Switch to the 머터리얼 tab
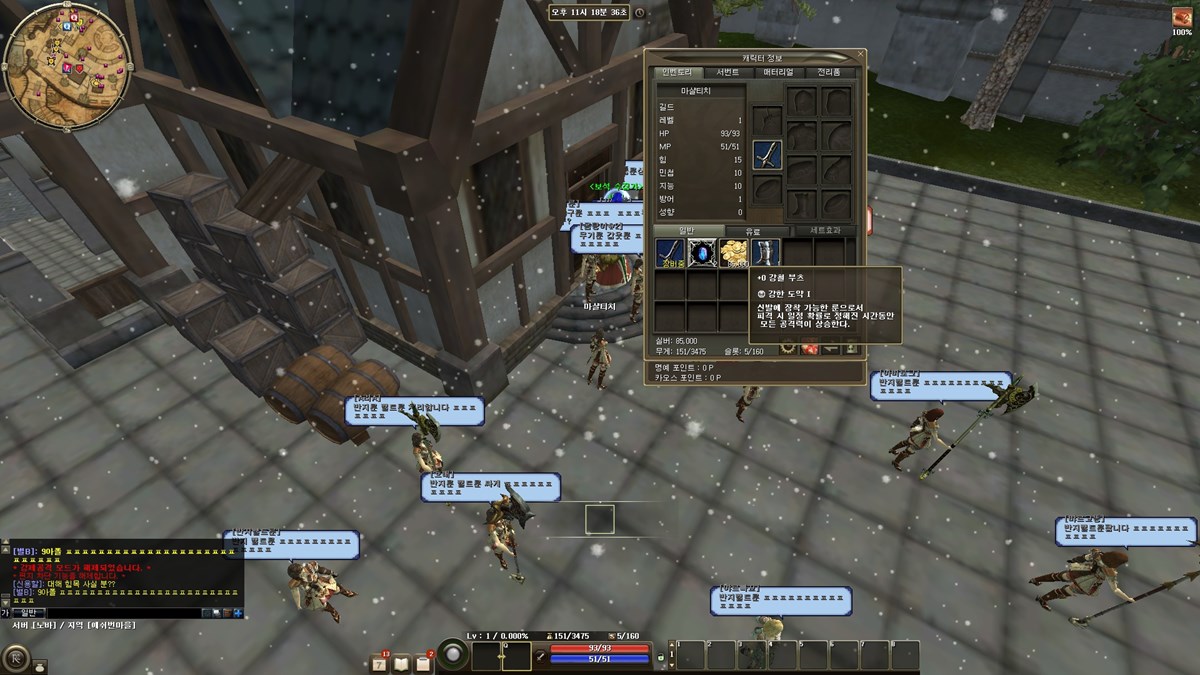This screenshot has height=675, width=1200. pyautogui.click(x=778, y=72)
